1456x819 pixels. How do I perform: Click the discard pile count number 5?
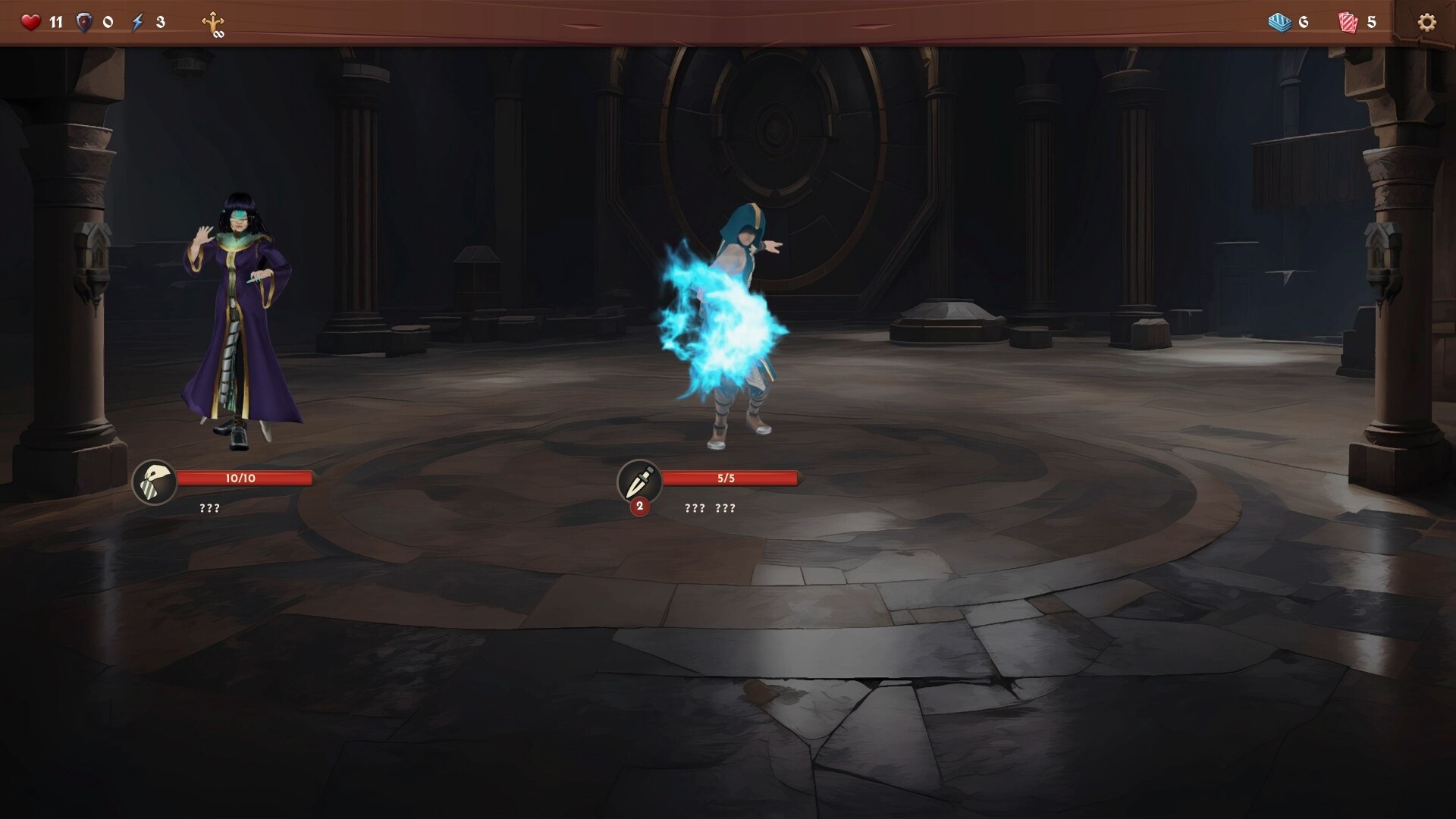[x=1373, y=23]
